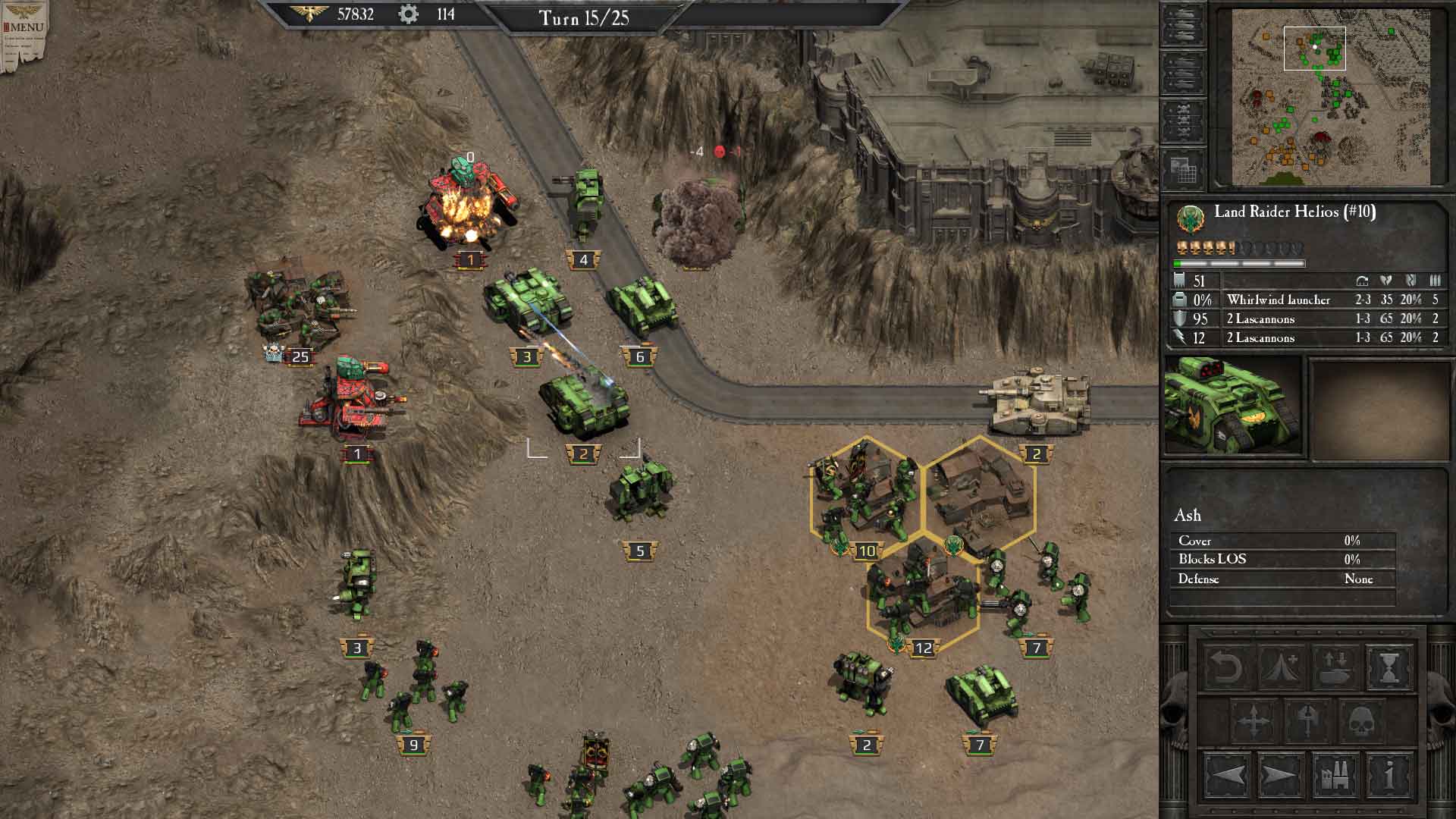This screenshot has height=819, width=1456.
Task: Select the hourglass skip-turn icon
Action: [1389, 669]
